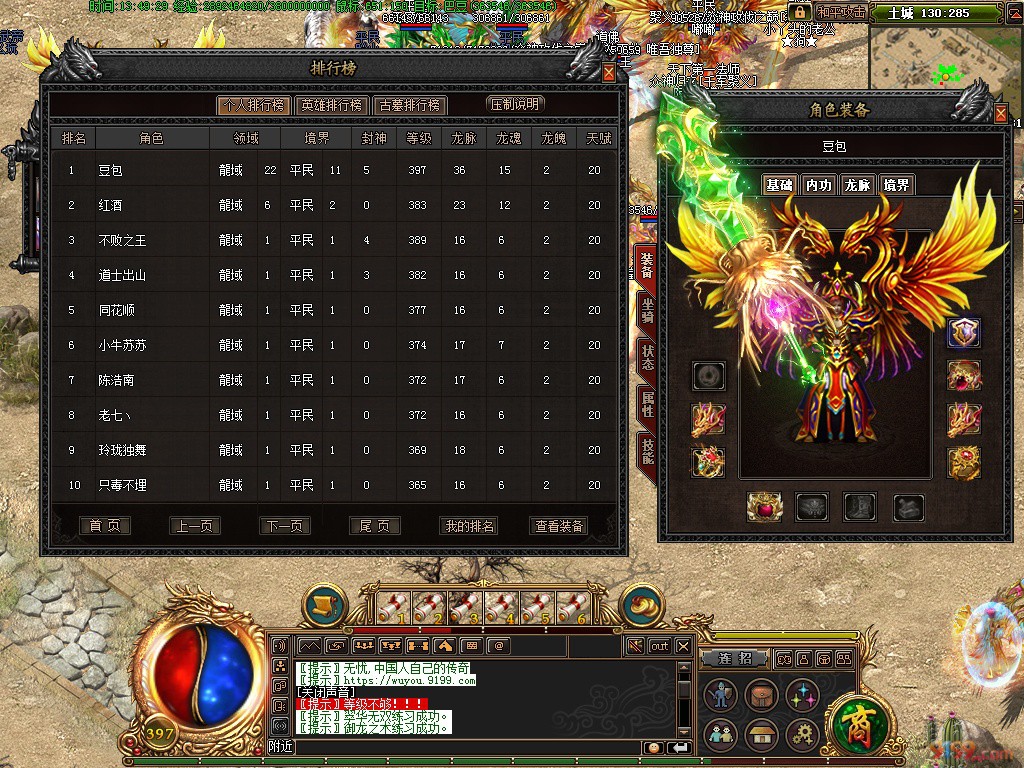View equipment with the 查看装备 button
Image resolution: width=1024 pixels, height=768 pixels.
click(x=559, y=526)
